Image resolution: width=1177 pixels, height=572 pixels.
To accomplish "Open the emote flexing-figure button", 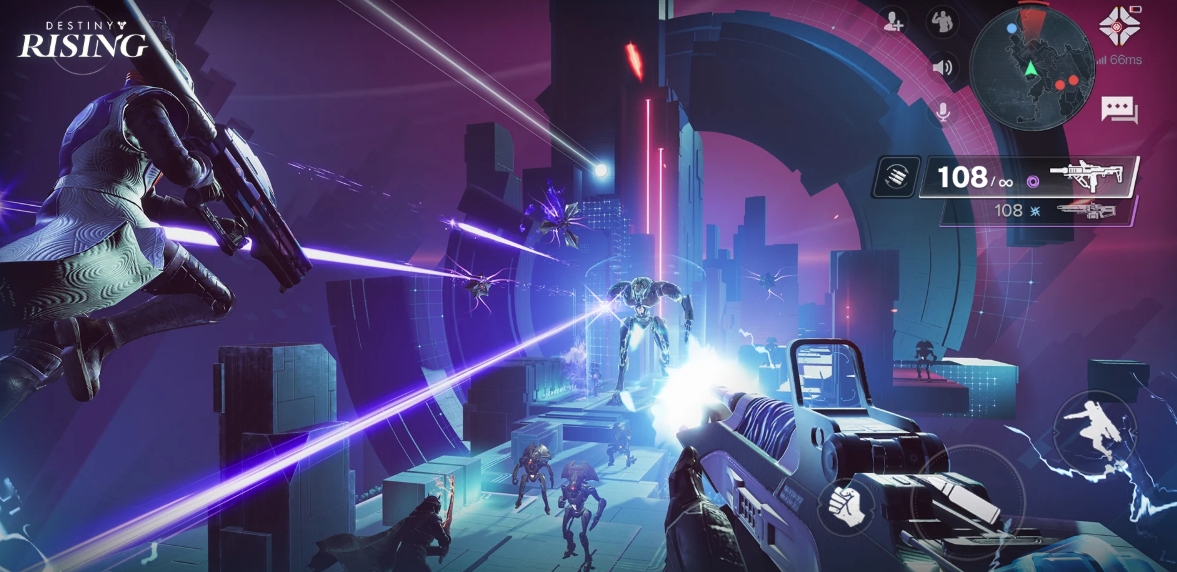I will 940,20.
